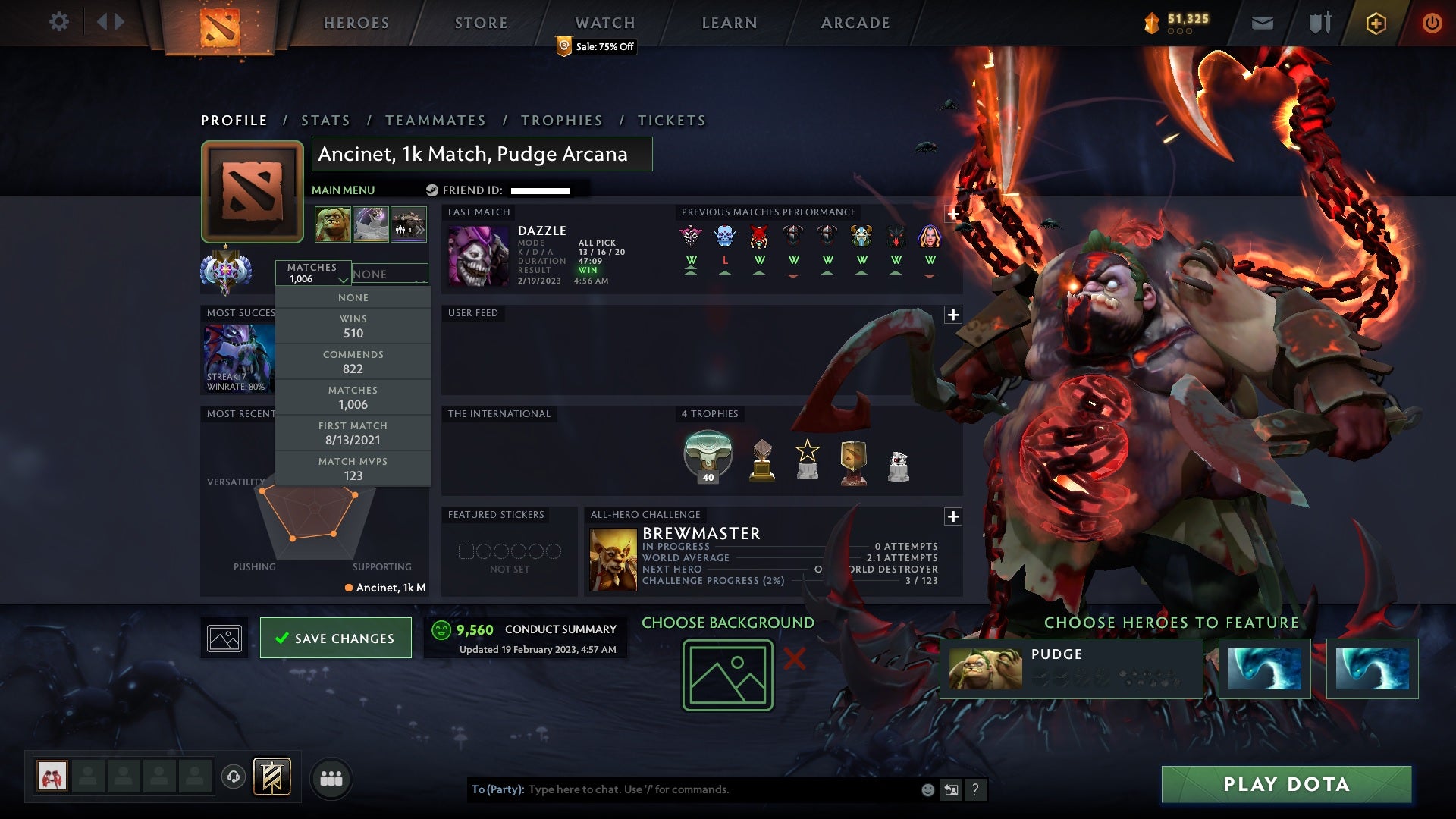Expand the All-Hero Challenge panel
The image size is (1456, 819).
click(x=953, y=516)
